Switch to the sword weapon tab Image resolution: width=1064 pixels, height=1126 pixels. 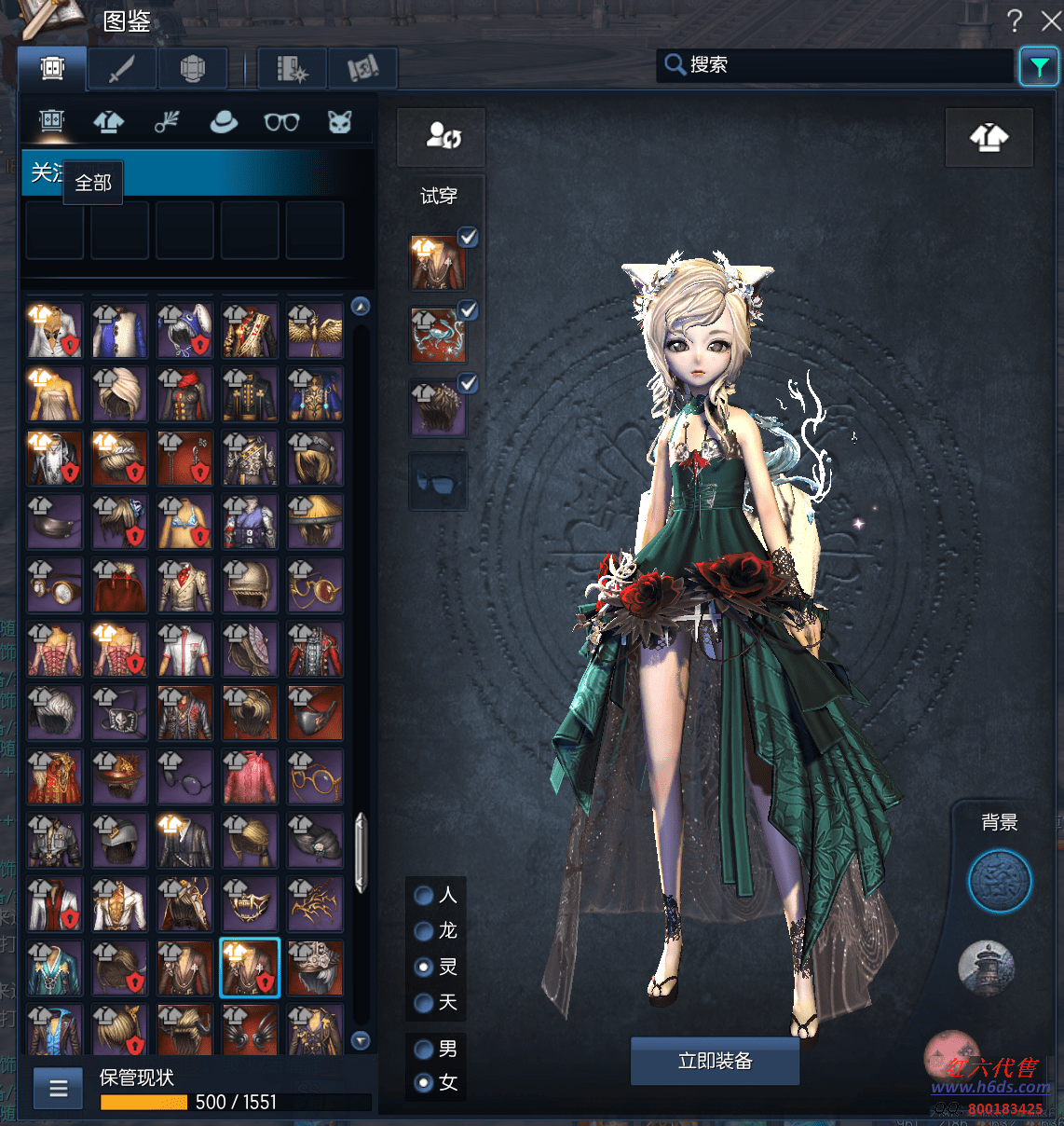122,69
